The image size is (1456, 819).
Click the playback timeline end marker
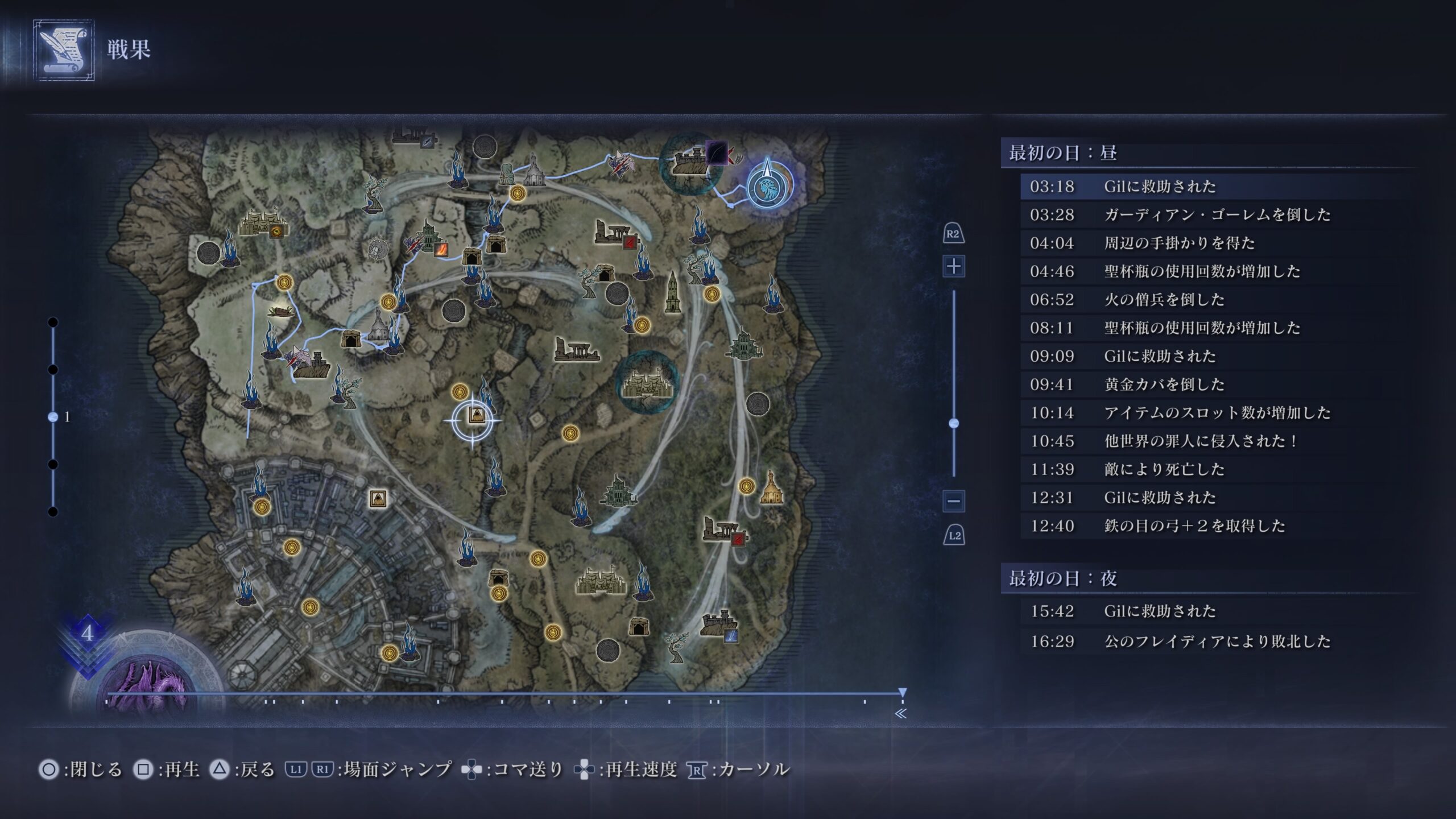tap(903, 693)
